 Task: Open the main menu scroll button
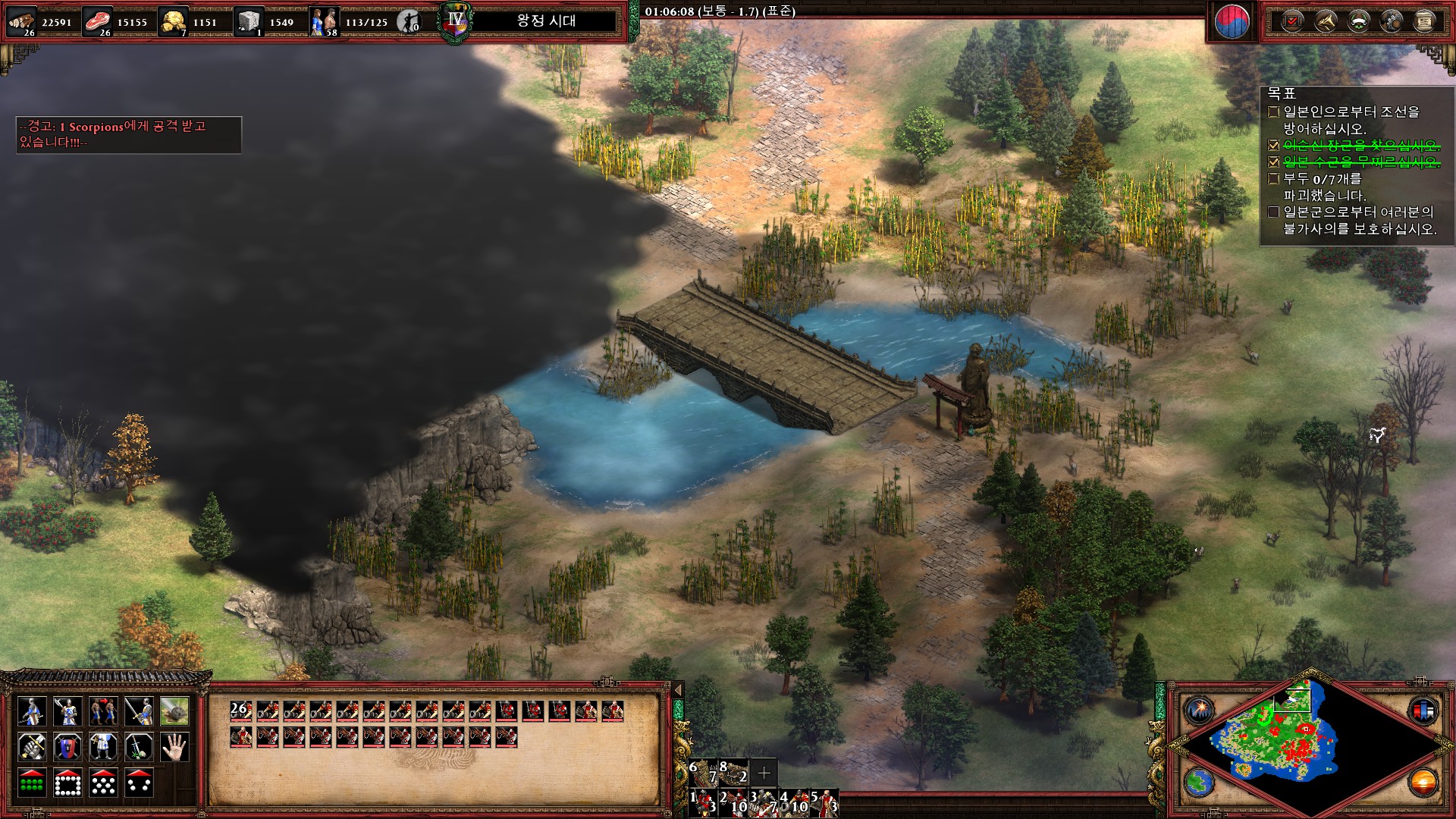tap(1424, 20)
